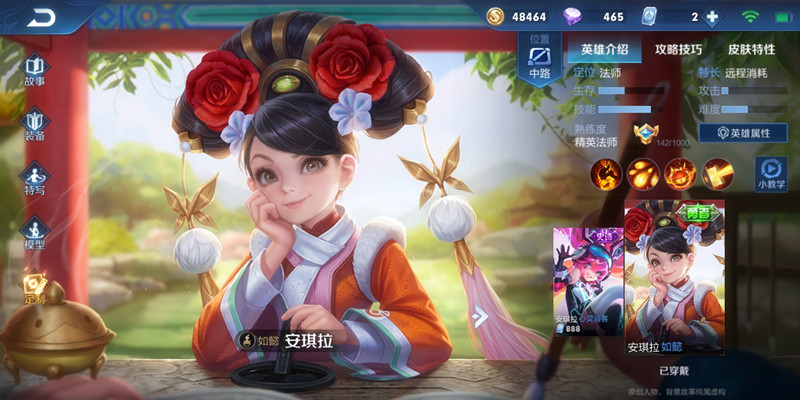
Task: Play the 小教学 tutorial video
Action: 770,174
